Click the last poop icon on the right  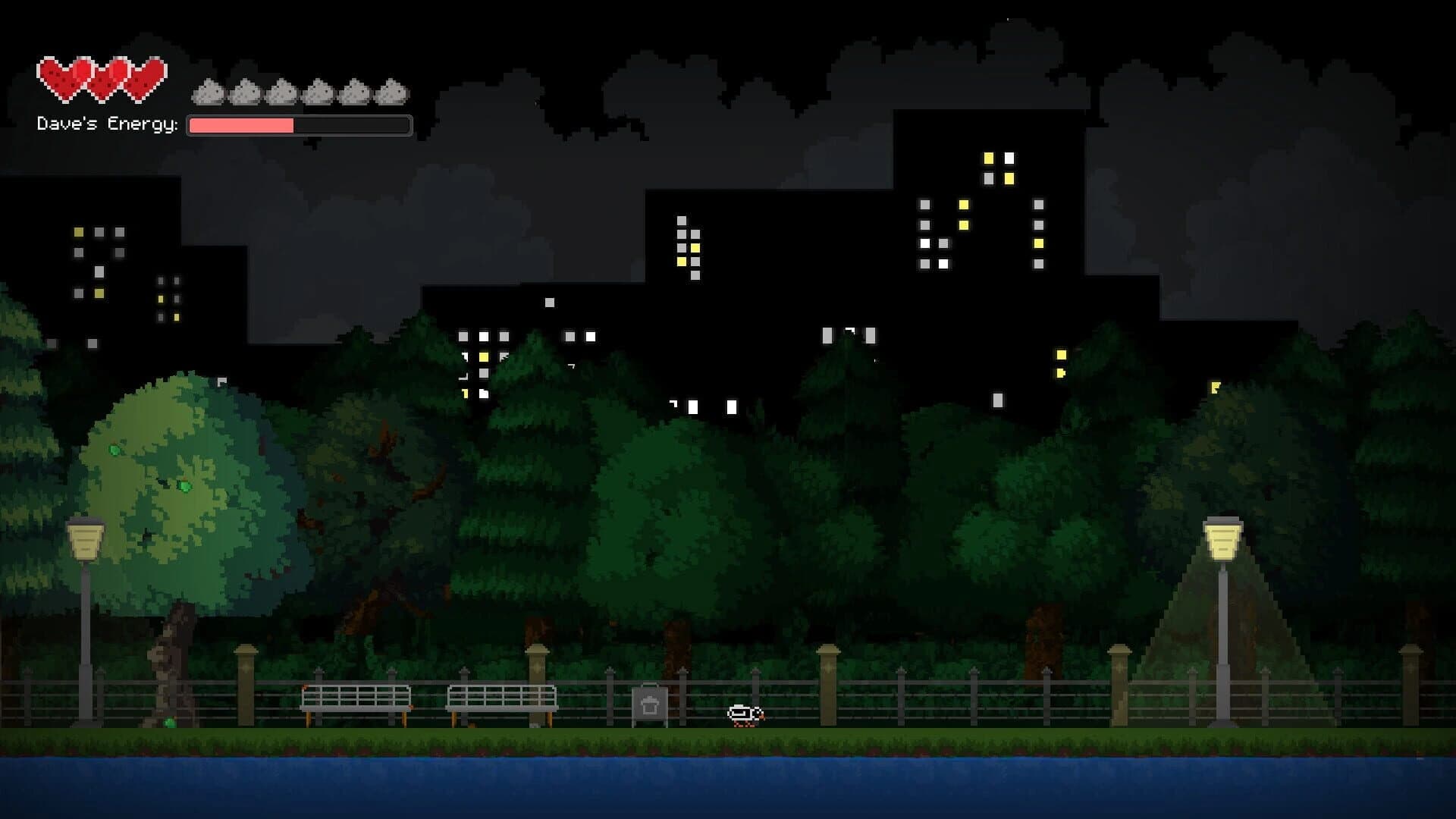(x=391, y=91)
